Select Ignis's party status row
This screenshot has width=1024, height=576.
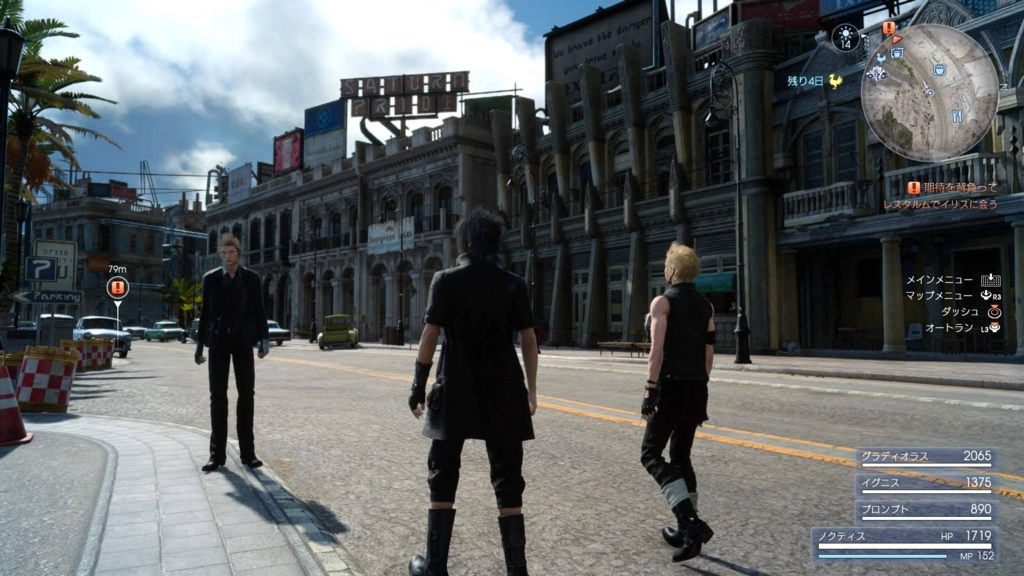point(925,483)
